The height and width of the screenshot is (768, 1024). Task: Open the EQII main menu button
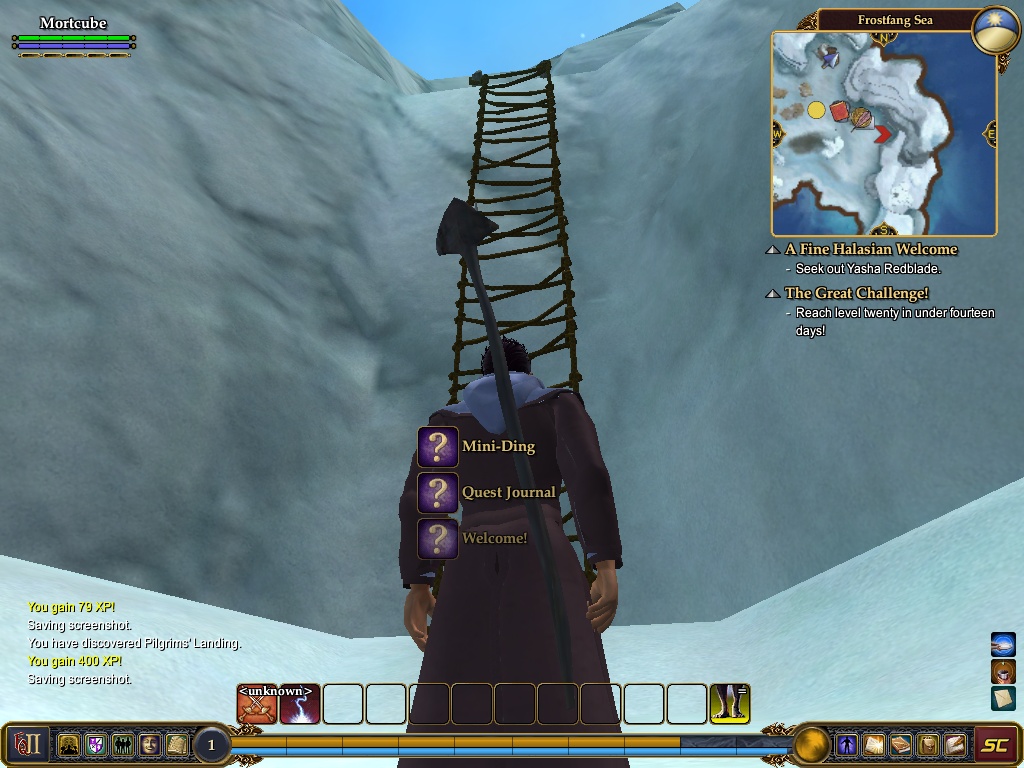point(27,744)
